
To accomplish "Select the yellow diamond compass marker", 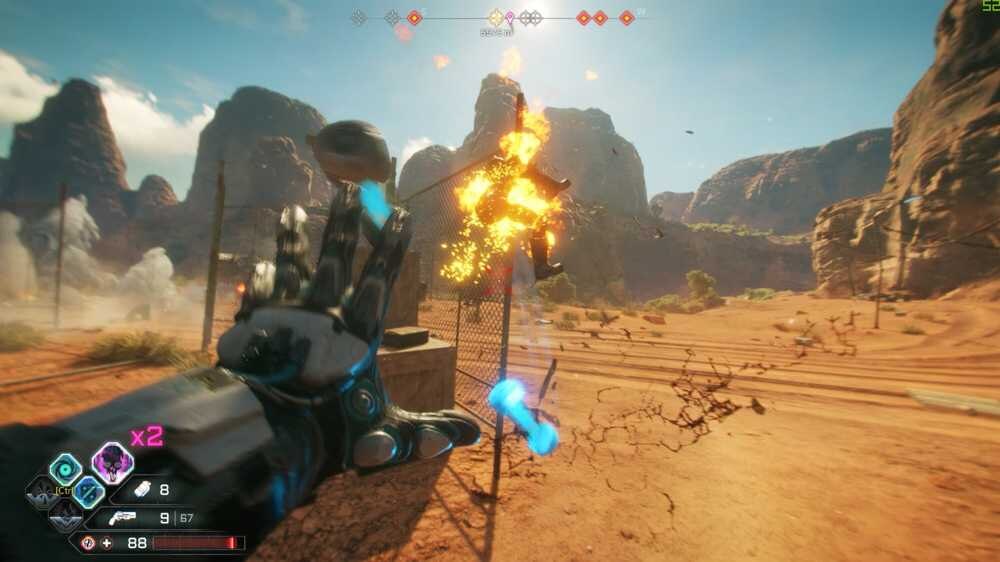I will pyautogui.click(x=495, y=17).
